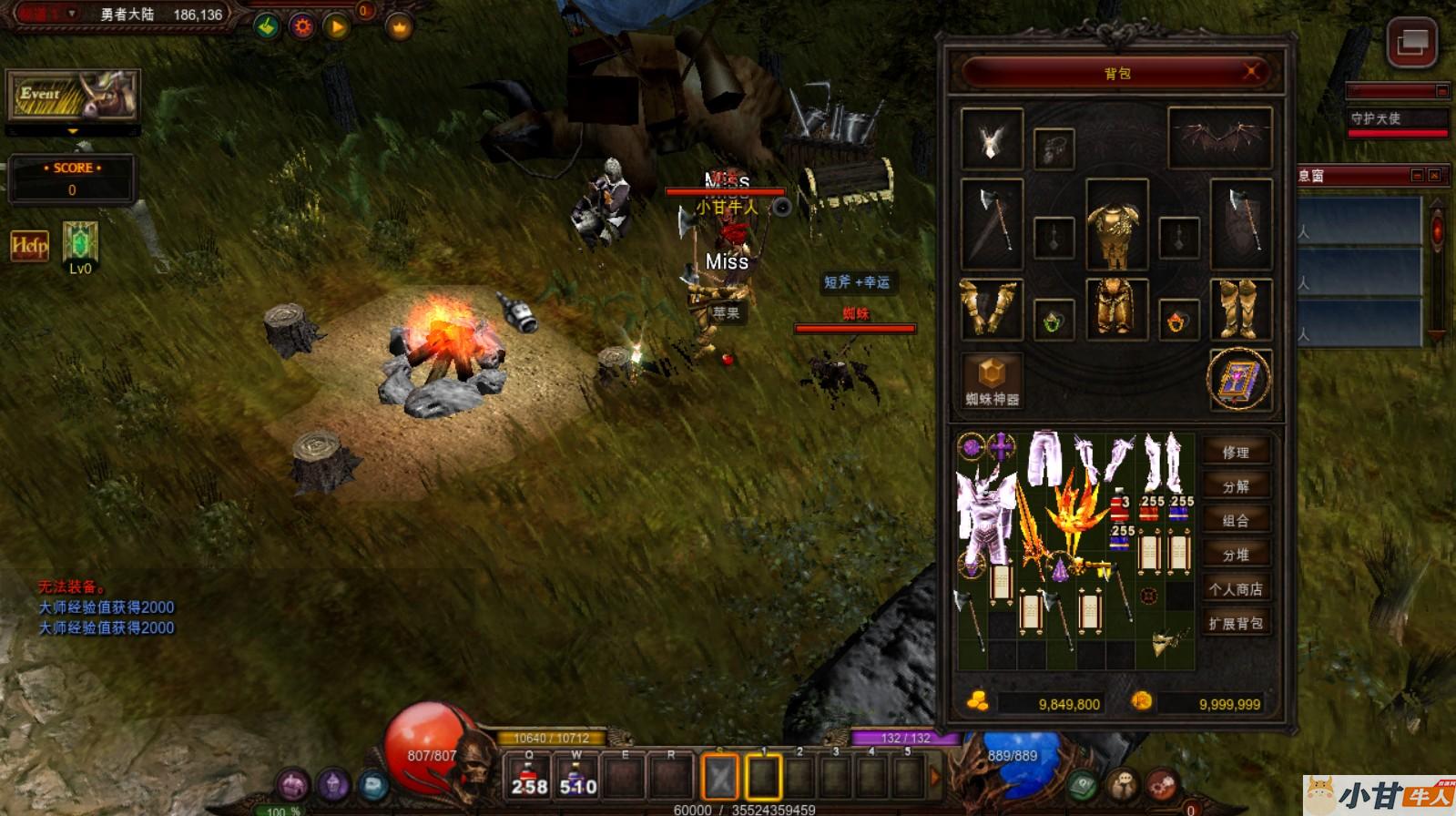Open the blue spellbook slot in equipment
The width and height of the screenshot is (1456, 816).
pyautogui.click(x=1239, y=379)
